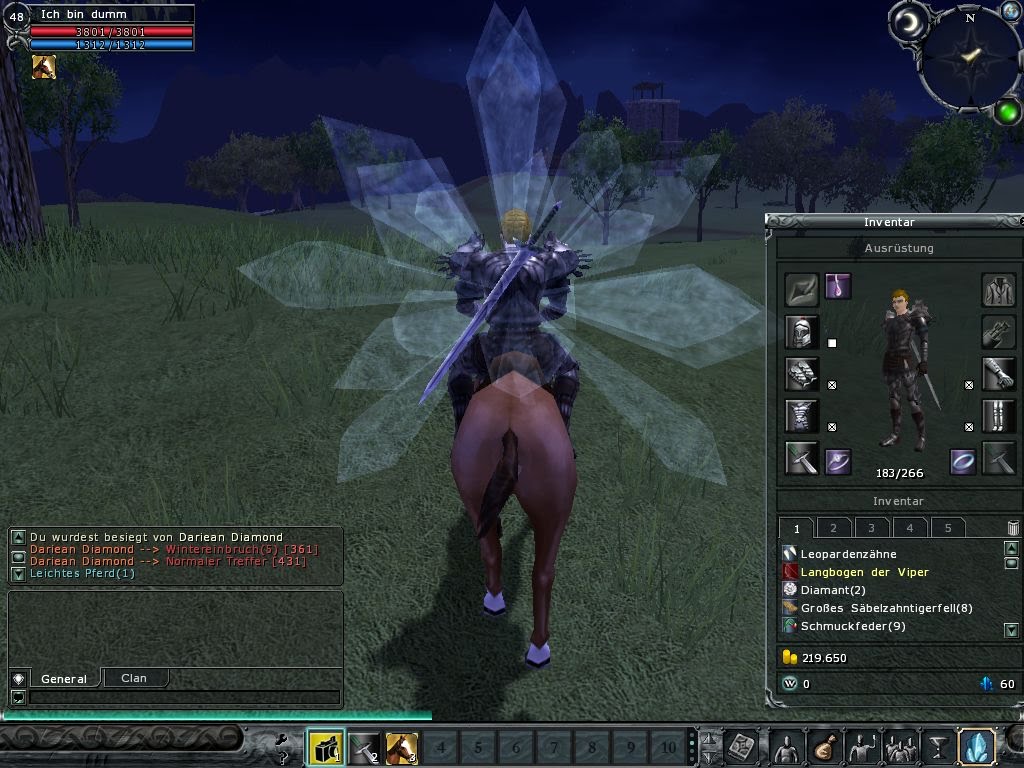
Task: Open the blue crystal menu button
Action: pos(976,746)
